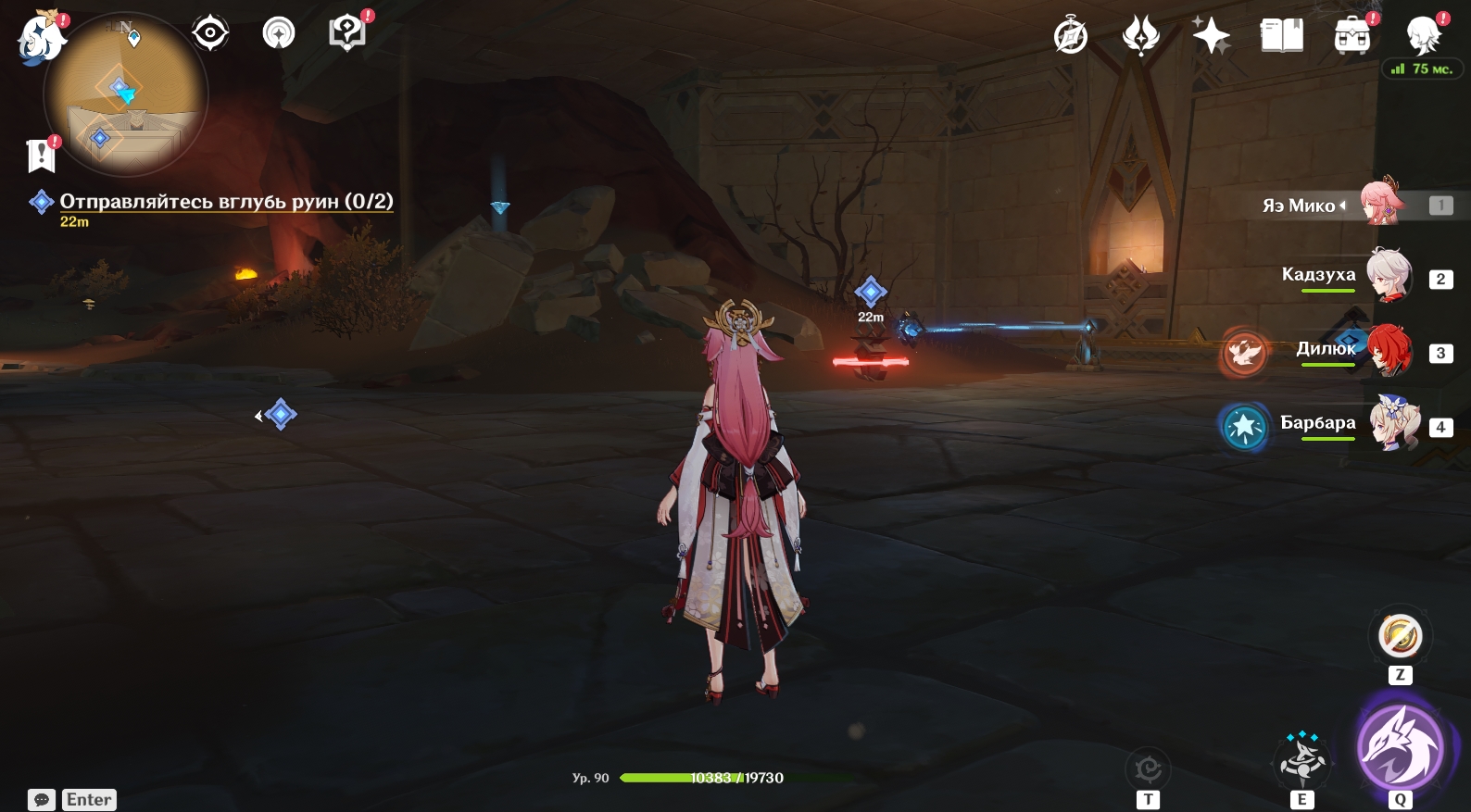Switch to party member Кадзуха
1471x812 pixels.
[x=1387, y=276]
